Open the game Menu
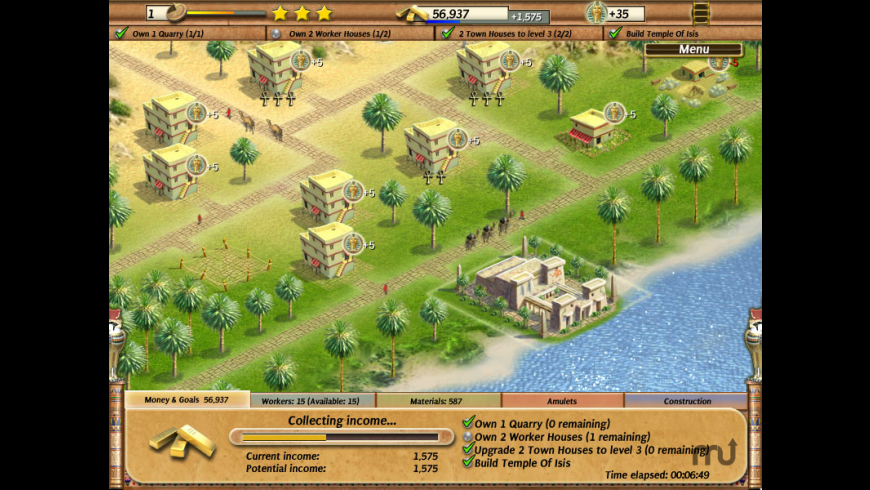Screen dimensions: 870x490 click(693, 49)
